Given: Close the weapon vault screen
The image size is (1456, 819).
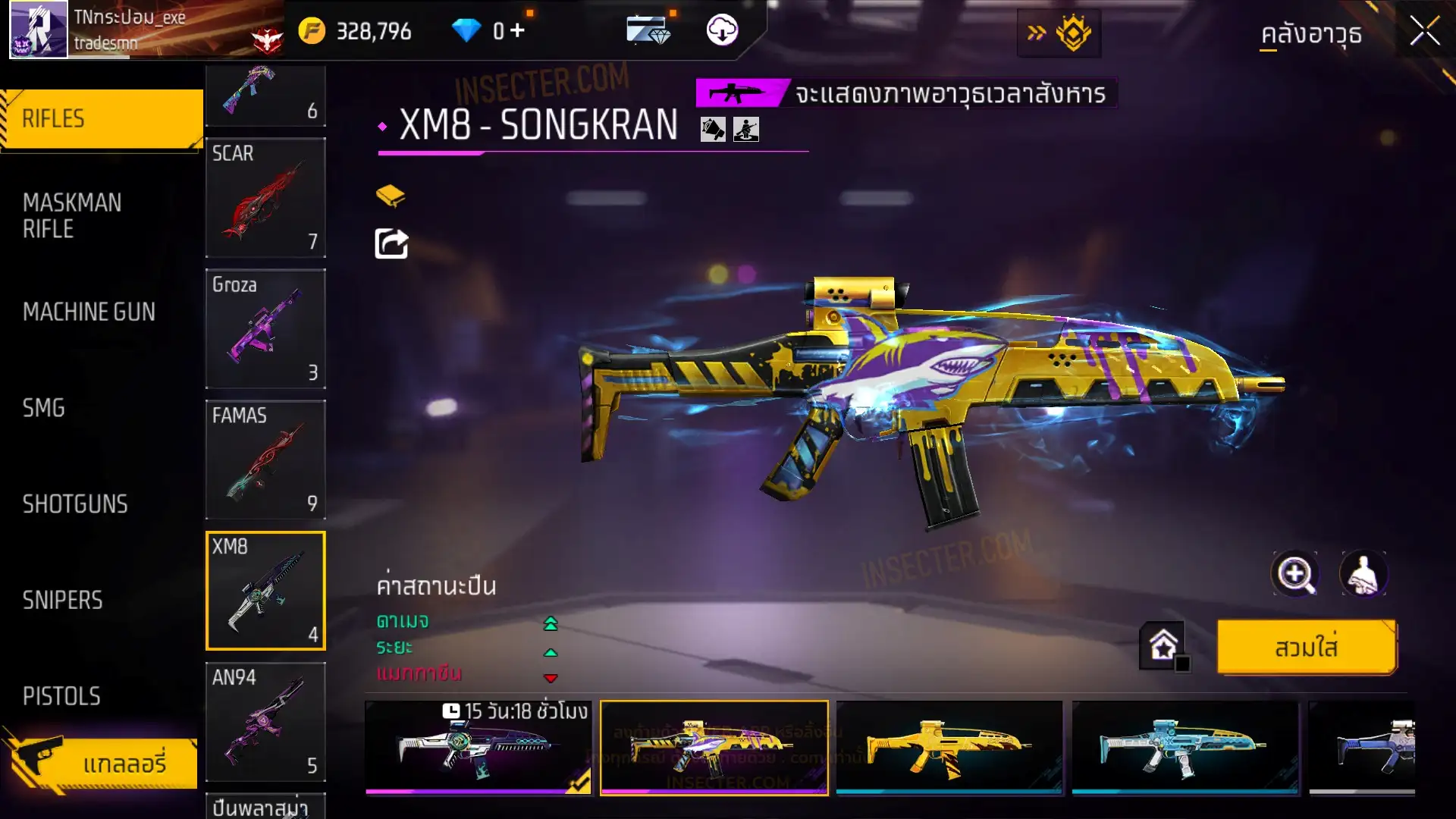Looking at the screenshot, I should (1424, 32).
